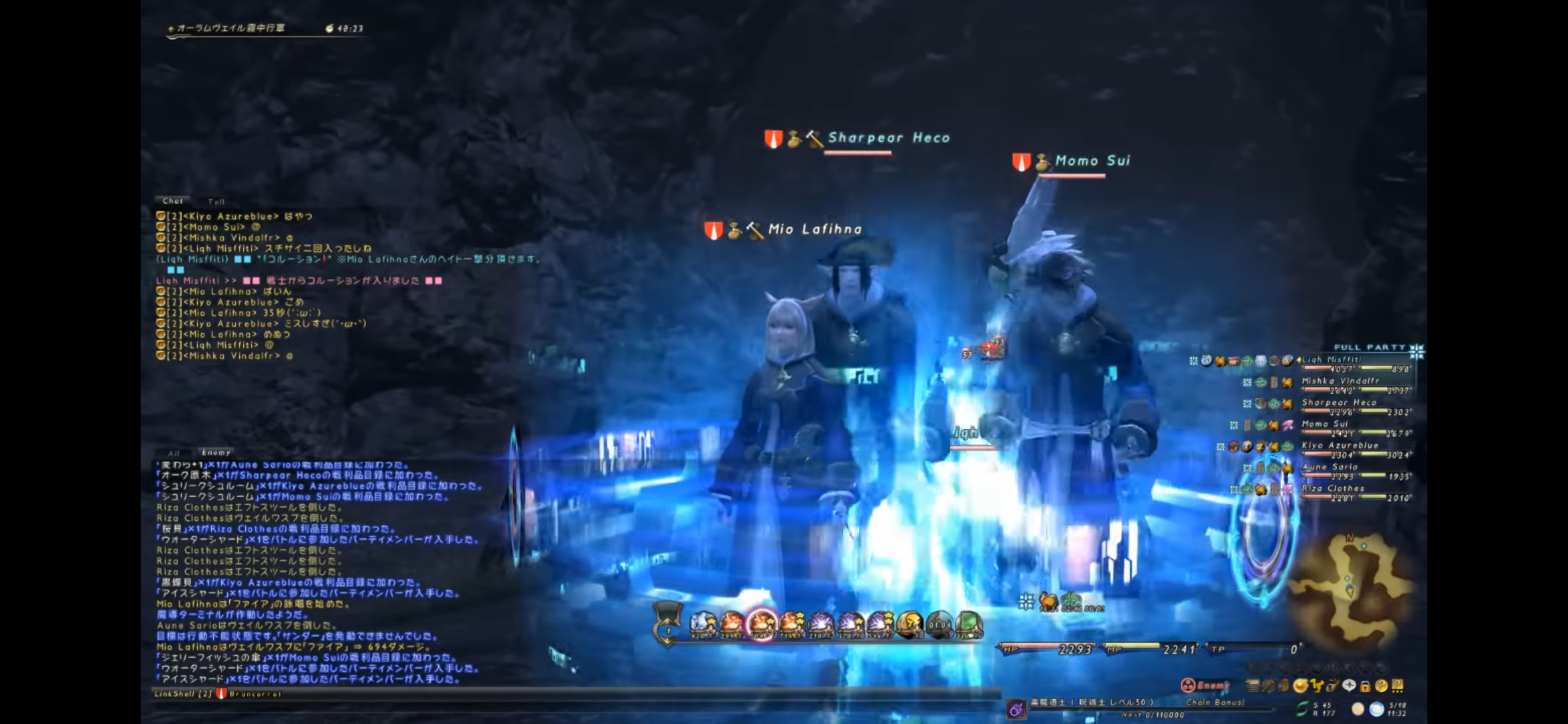Image resolution: width=1568 pixels, height=724 pixels.
Task: Open the Chat tab
Action: pos(172,200)
